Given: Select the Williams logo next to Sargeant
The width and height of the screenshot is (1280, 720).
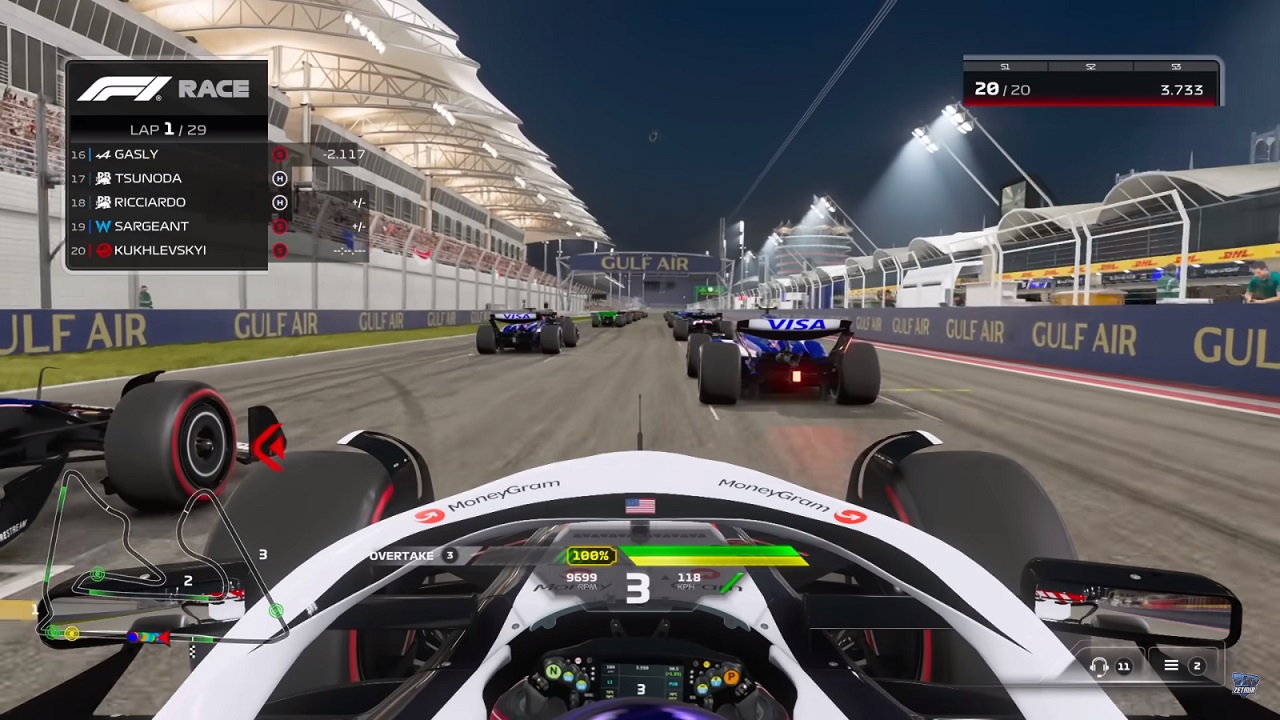Looking at the screenshot, I should pyautogui.click(x=105, y=225).
